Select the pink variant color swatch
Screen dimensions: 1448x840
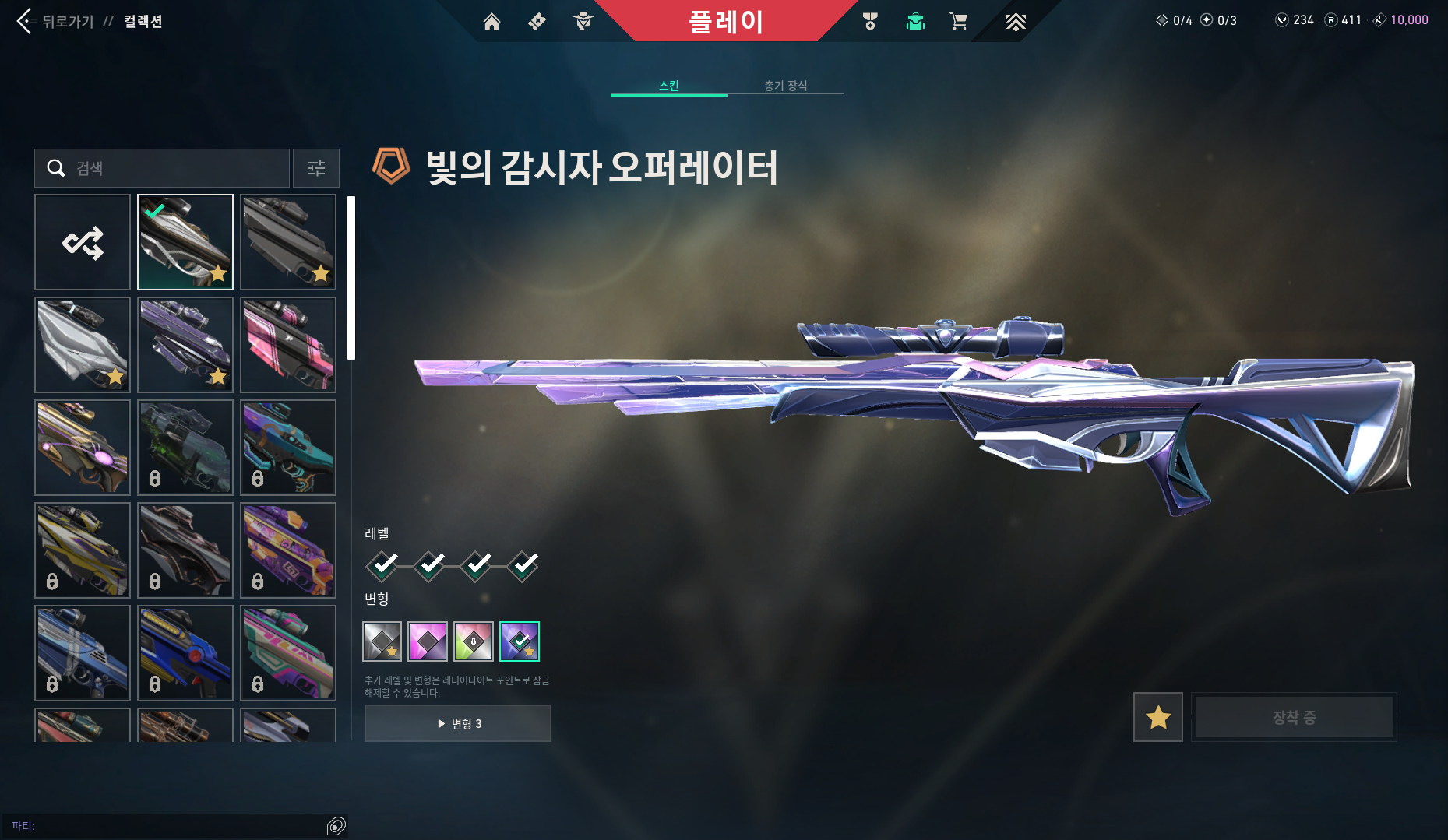(428, 641)
